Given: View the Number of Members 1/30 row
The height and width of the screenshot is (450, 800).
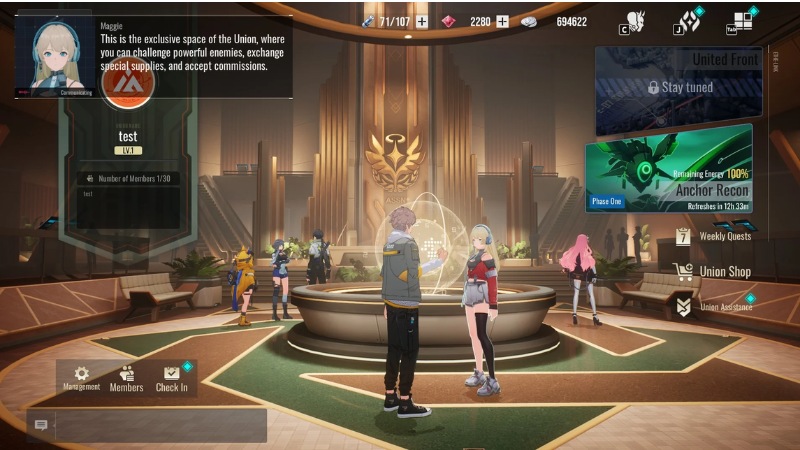Looking at the screenshot, I should coord(126,178).
